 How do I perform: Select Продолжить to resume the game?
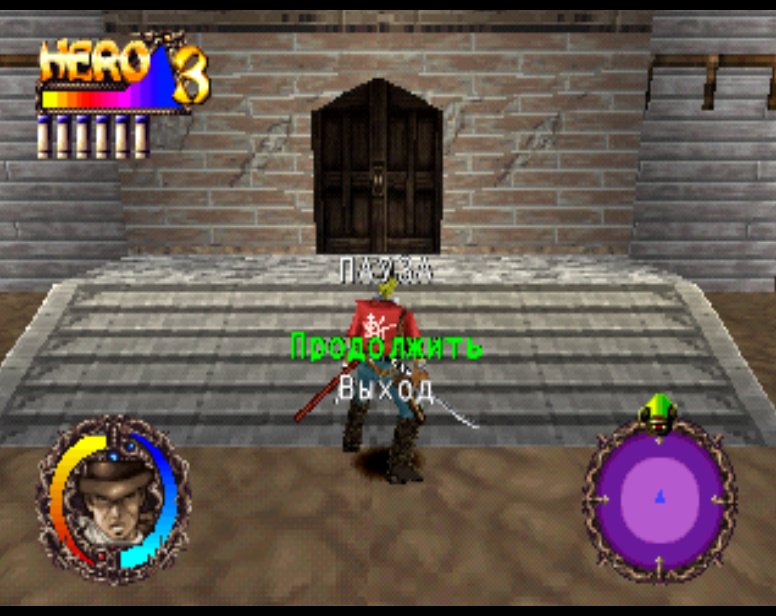386,347
